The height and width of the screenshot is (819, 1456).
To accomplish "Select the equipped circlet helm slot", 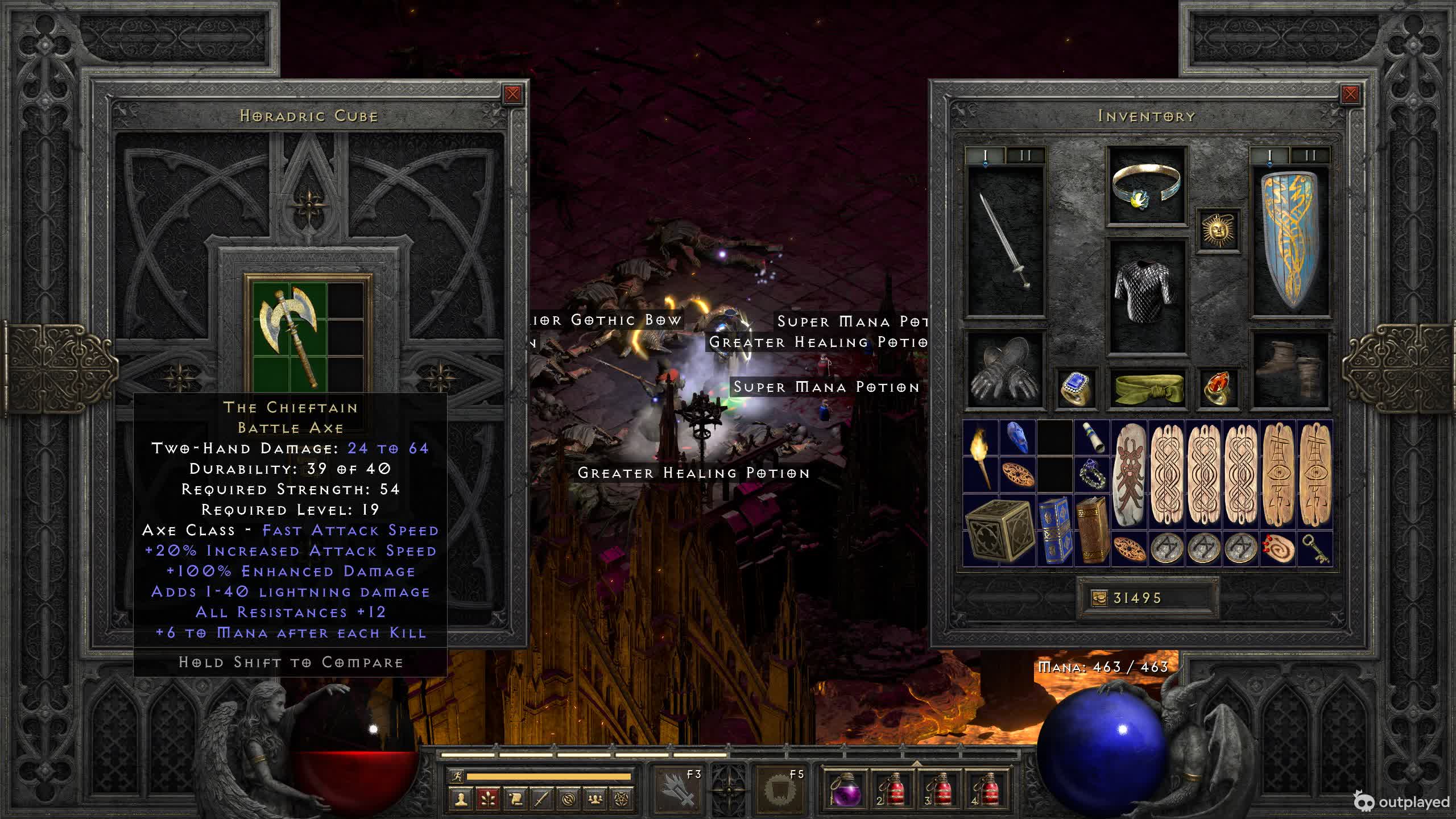I will pyautogui.click(x=1146, y=186).
